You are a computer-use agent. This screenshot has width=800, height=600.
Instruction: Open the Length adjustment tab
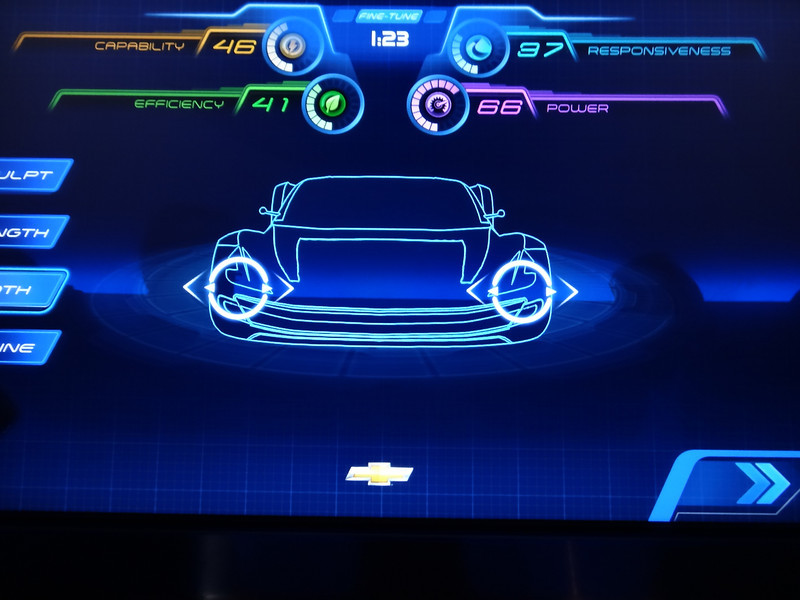click(30, 233)
